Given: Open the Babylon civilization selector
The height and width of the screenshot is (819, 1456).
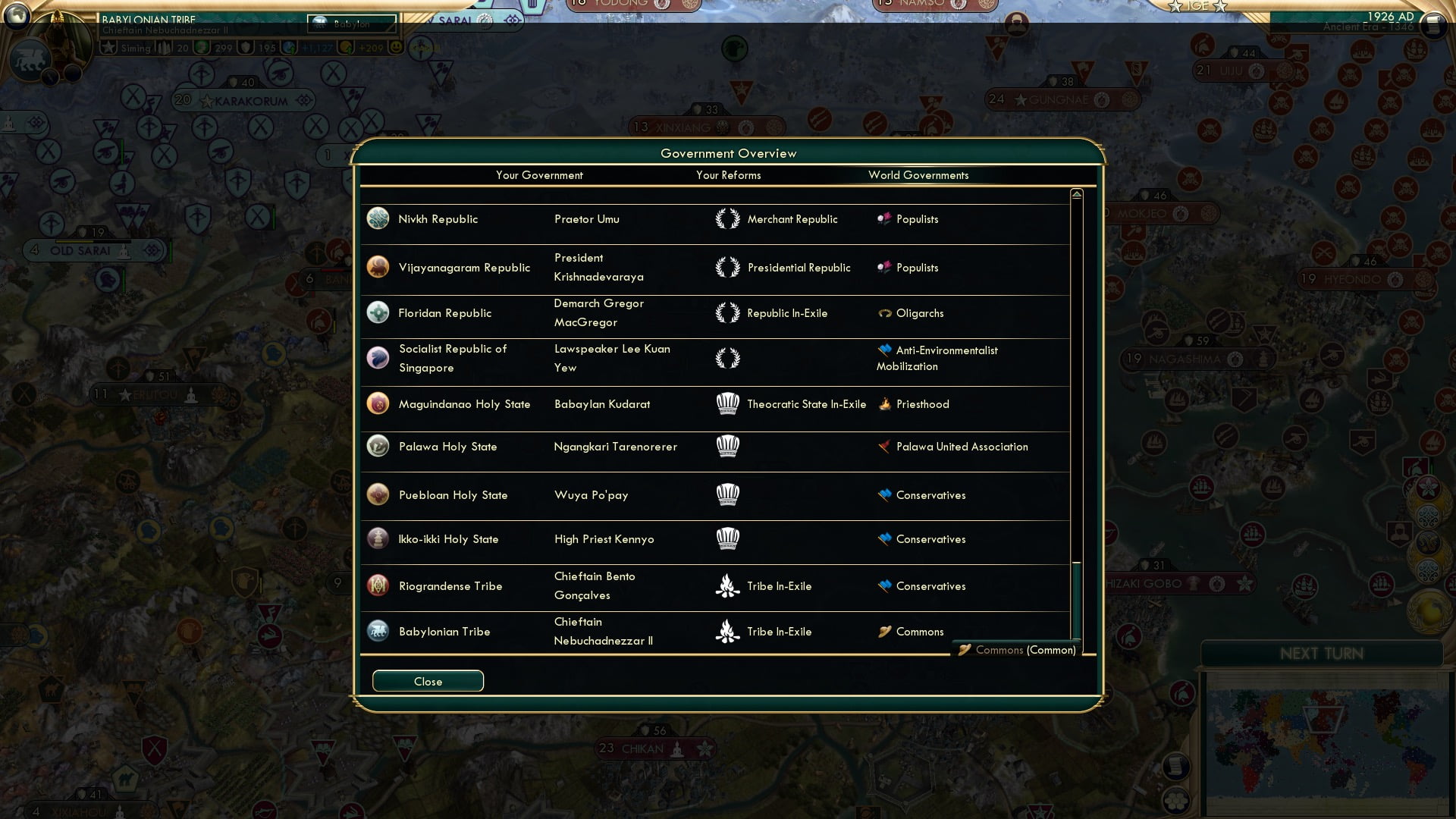Looking at the screenshot, I should (x=351, y=24).
